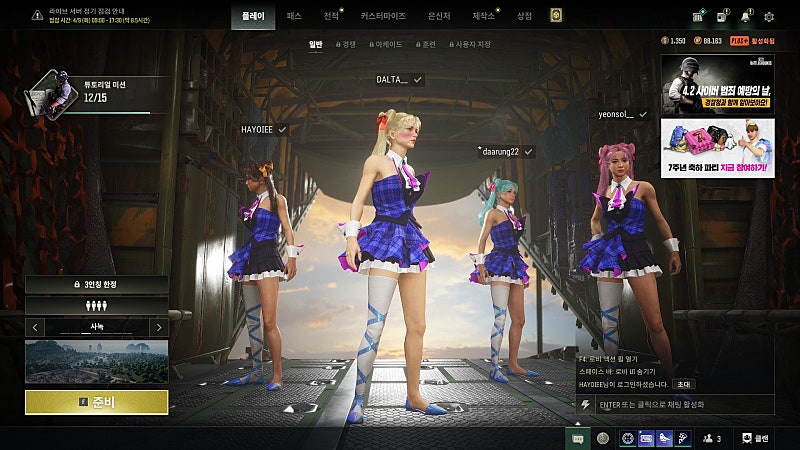This screenshot has width=800, height=450.
Task: Select the 아케이드 (Arcade) mode
Action: click(x=385, y=44)
